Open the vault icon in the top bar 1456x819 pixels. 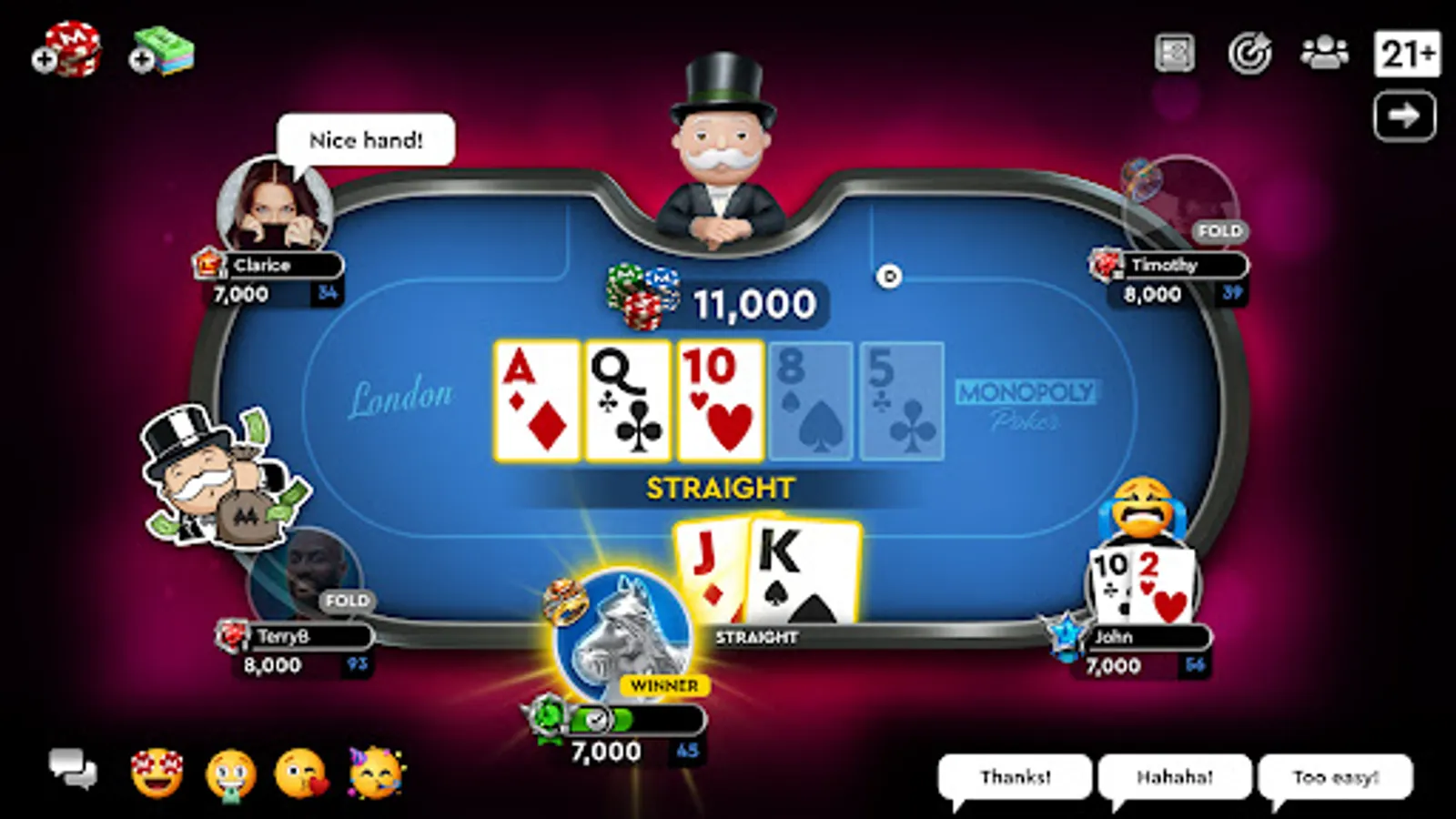[x=1177, y=52]
